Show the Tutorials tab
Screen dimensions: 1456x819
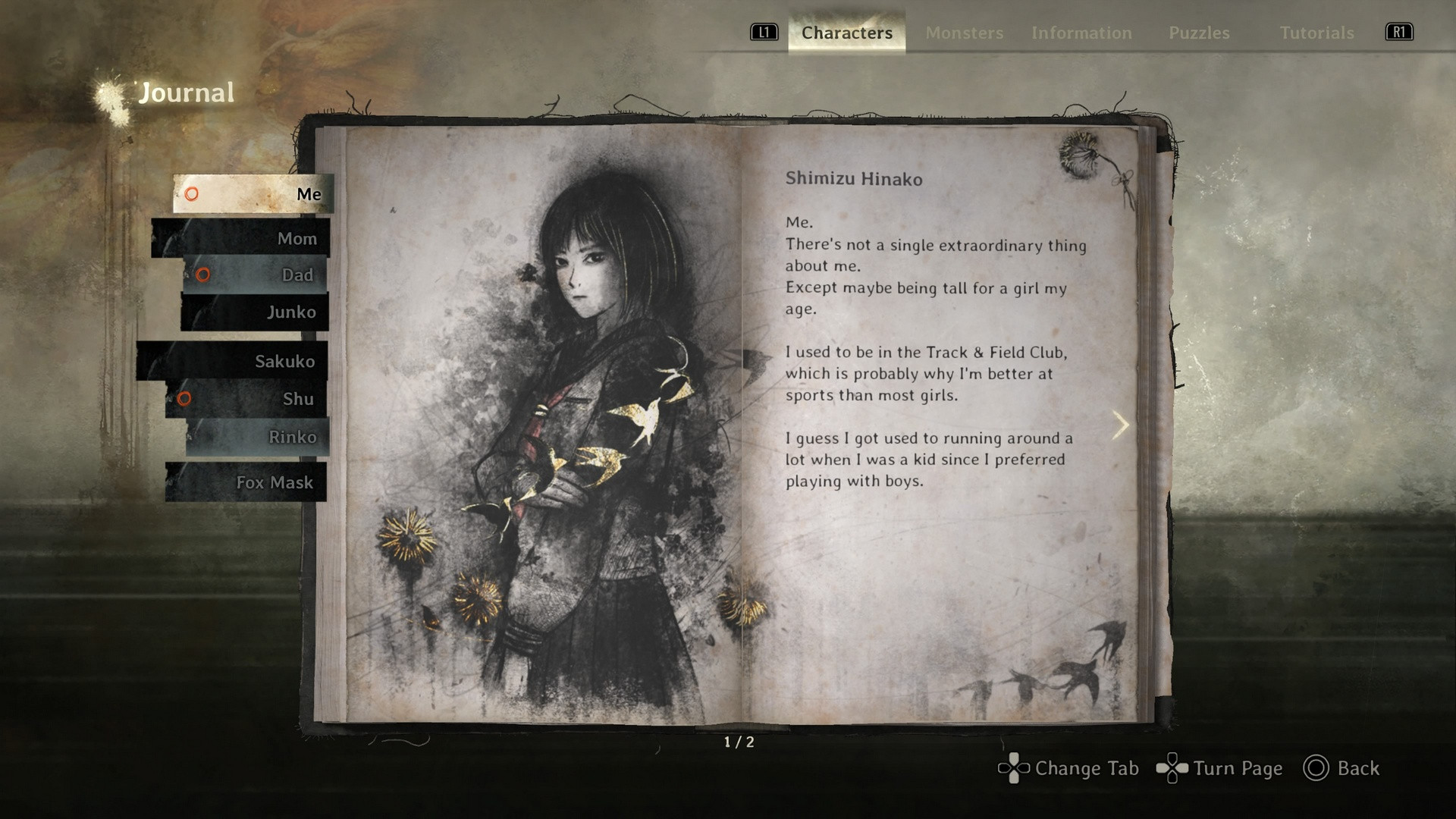tap(1316, 33)
